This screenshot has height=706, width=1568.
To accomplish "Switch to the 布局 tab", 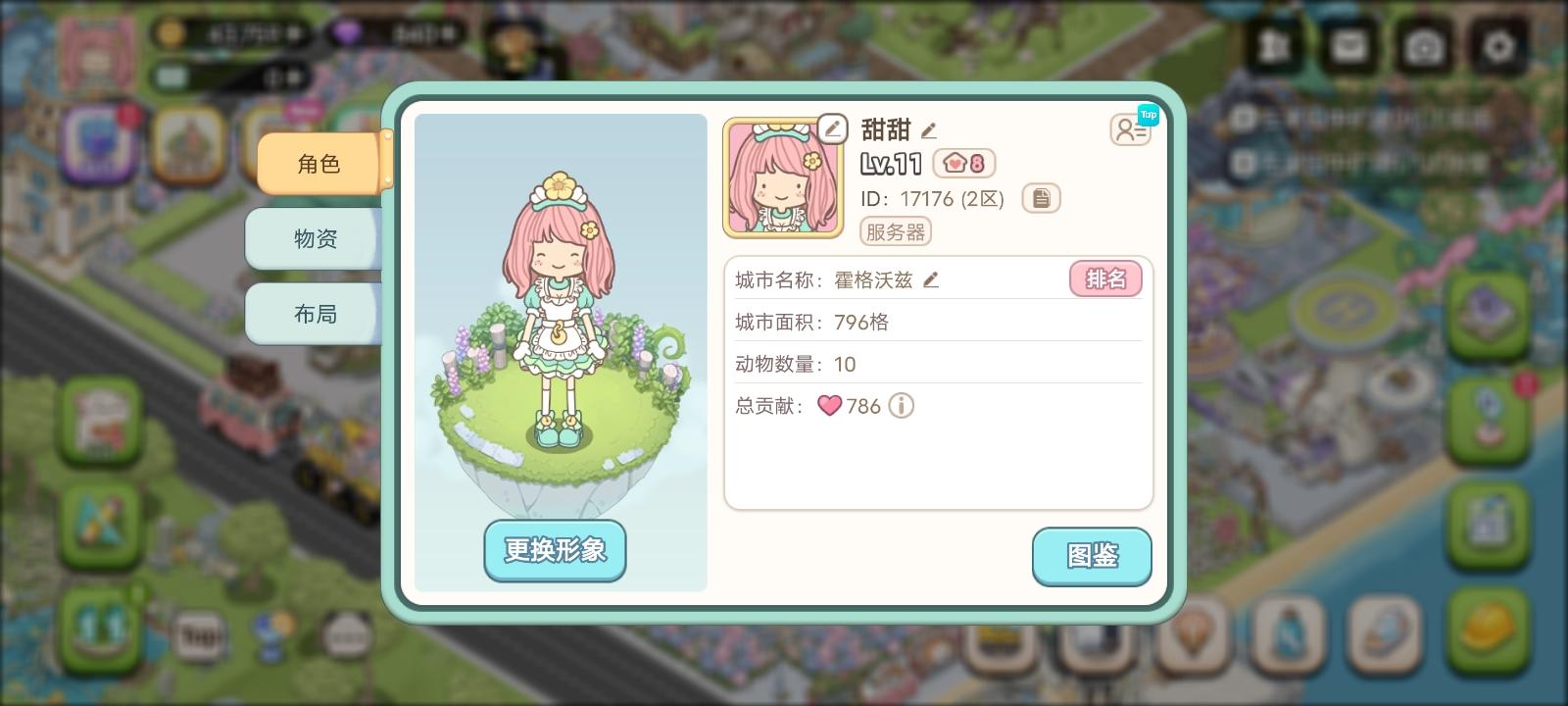I will tap(314, 314).
